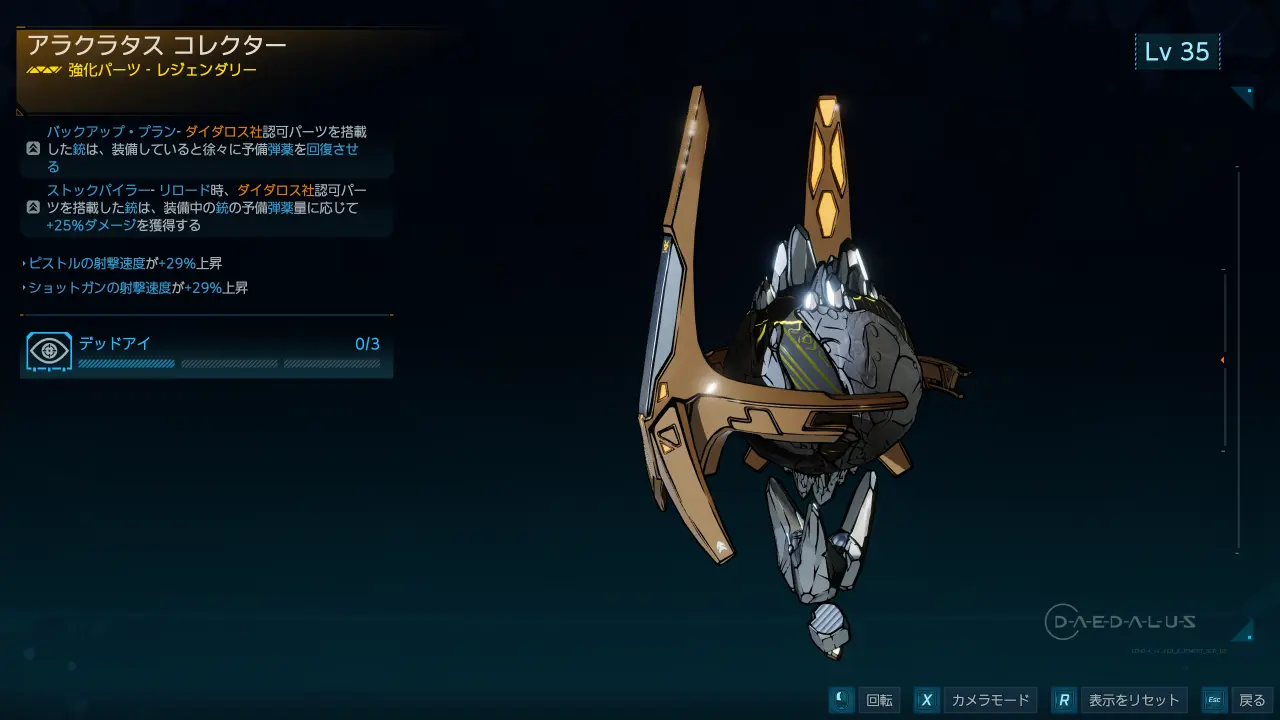Select the デッドアイ set bonus row
The height and width of the screenshot is (720, 1280).
coord(206,352)
